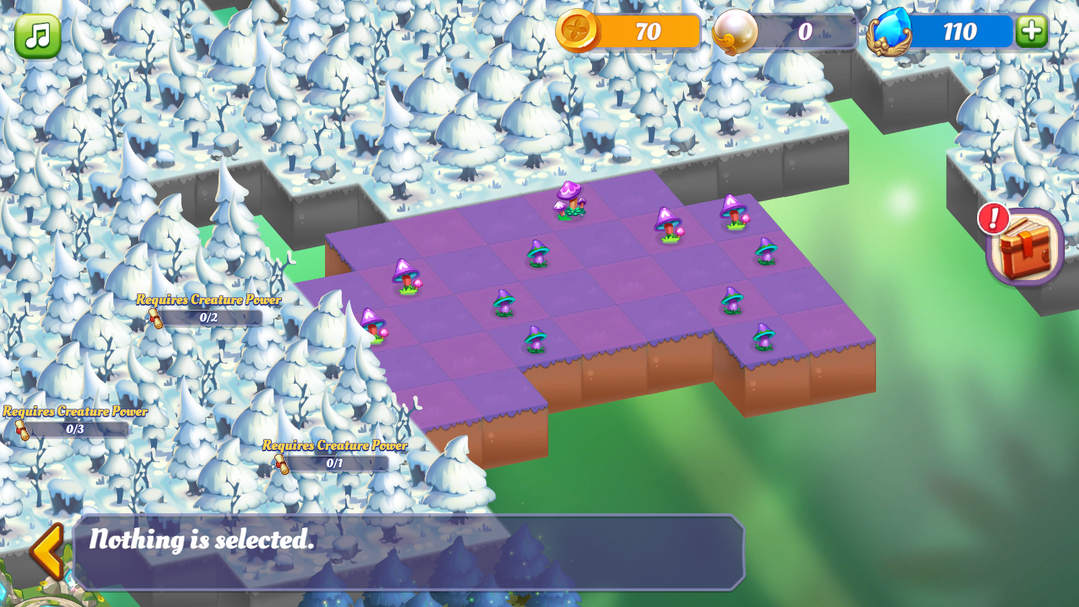Image resolution: width=1079 pixels, height=607 pixels.
Task: Add gems with the green plus button
Action: click(1031, 31)
